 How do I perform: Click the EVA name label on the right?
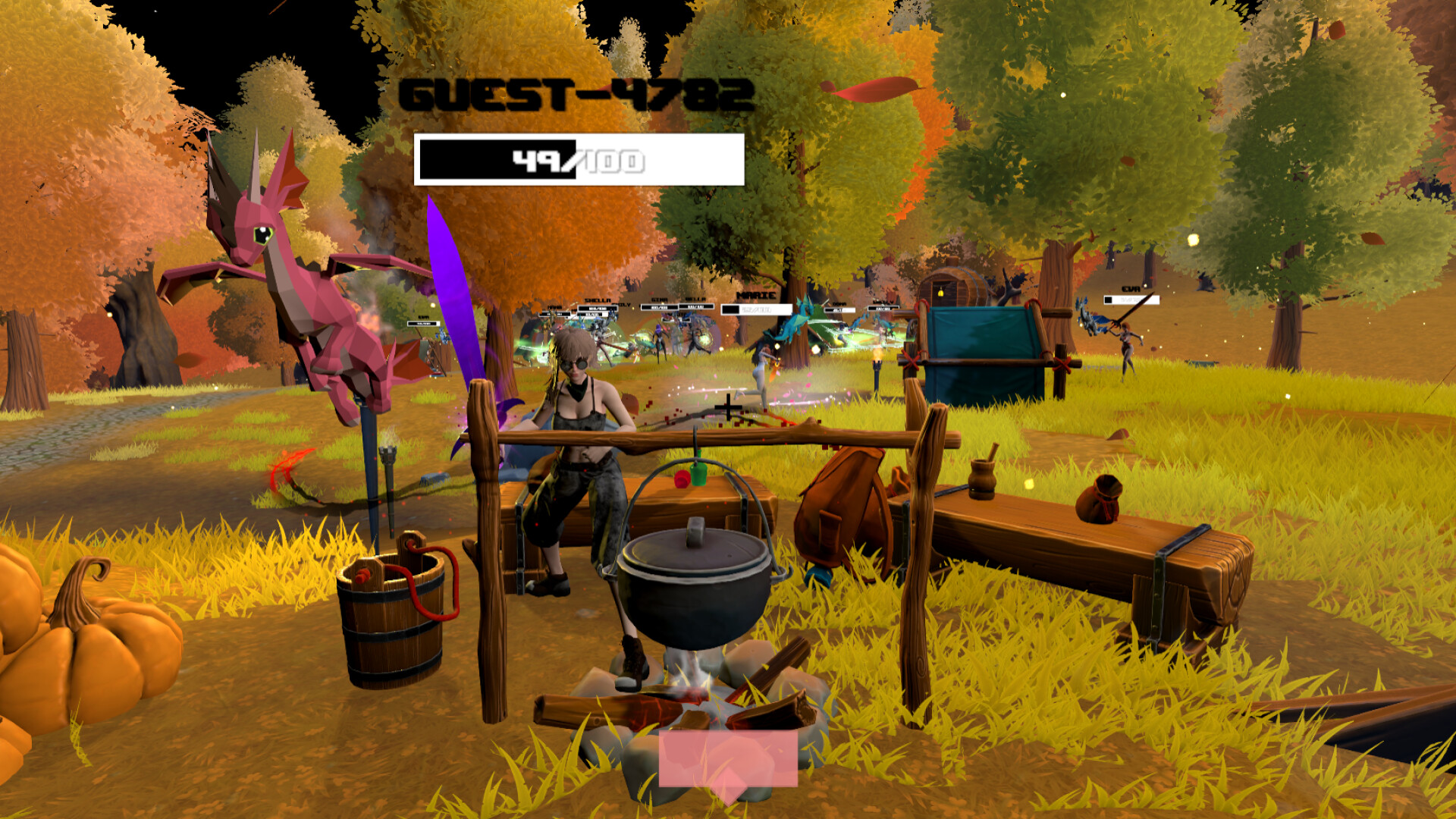(1131, 289)
